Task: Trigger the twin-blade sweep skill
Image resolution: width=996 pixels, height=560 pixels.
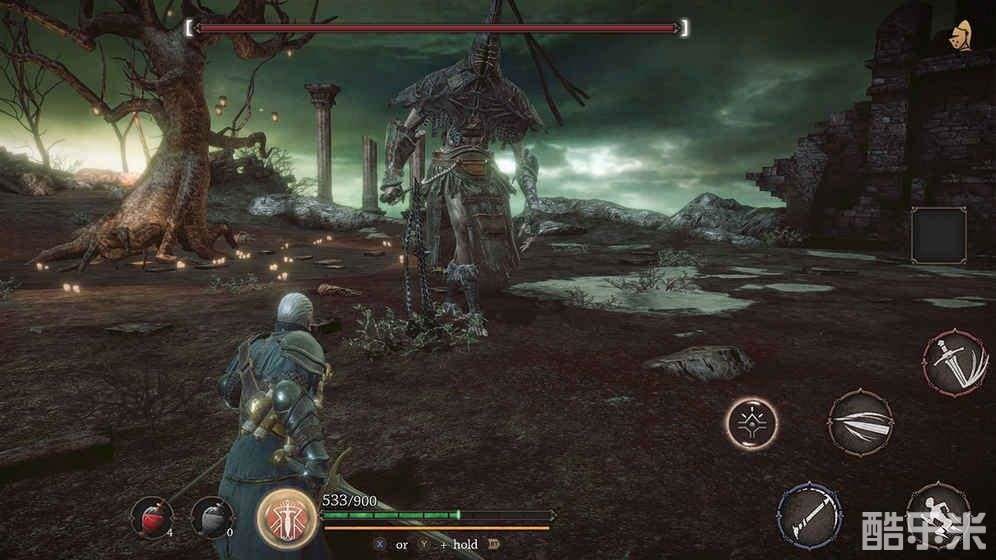Action: coord(860,423)
